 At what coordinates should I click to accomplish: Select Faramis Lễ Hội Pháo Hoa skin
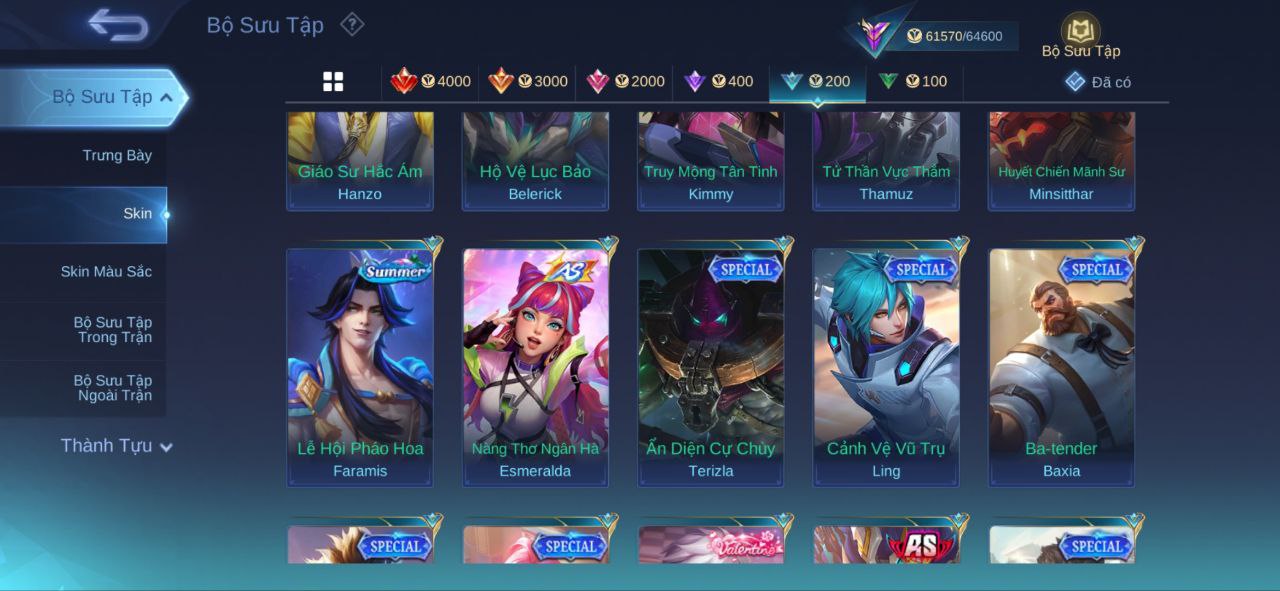click(x=360, y=367)
